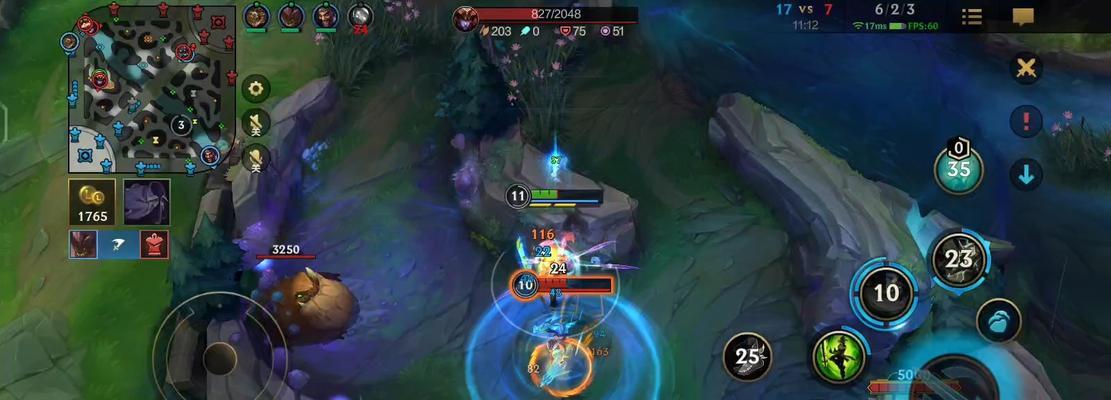Select the demon-faced champion target icon
Image resolution: width=1111 pixels, height=400 pixels.
click(83, 244)
